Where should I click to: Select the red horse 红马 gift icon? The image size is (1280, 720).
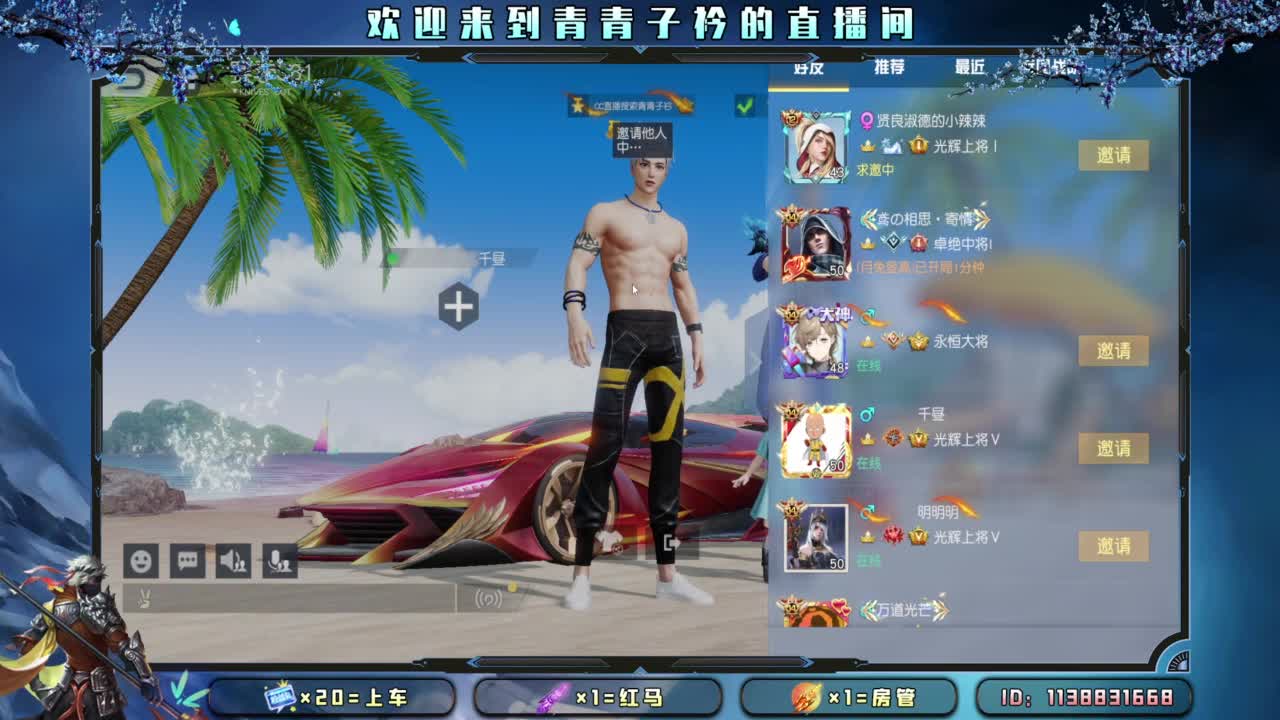(556, 698)
